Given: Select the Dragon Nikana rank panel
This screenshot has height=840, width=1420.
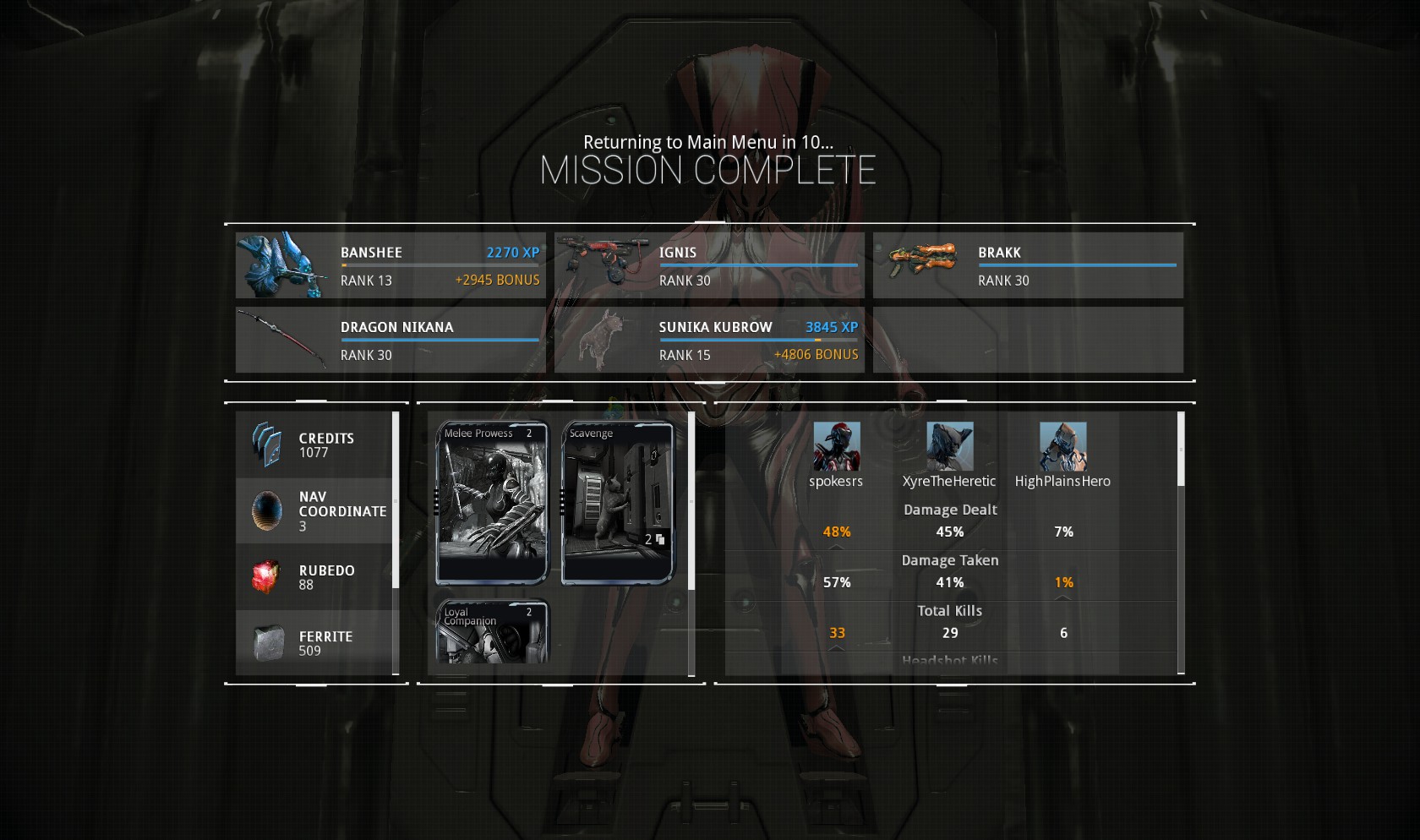Looking at the screenshot, I should [390, 340].
